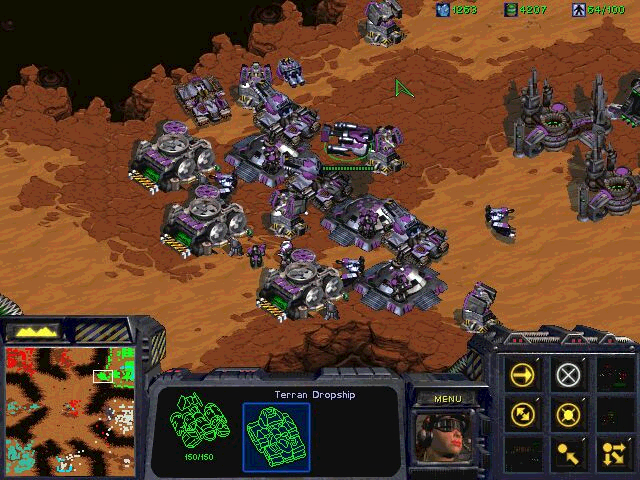Activate the Load command

point(569,450)
